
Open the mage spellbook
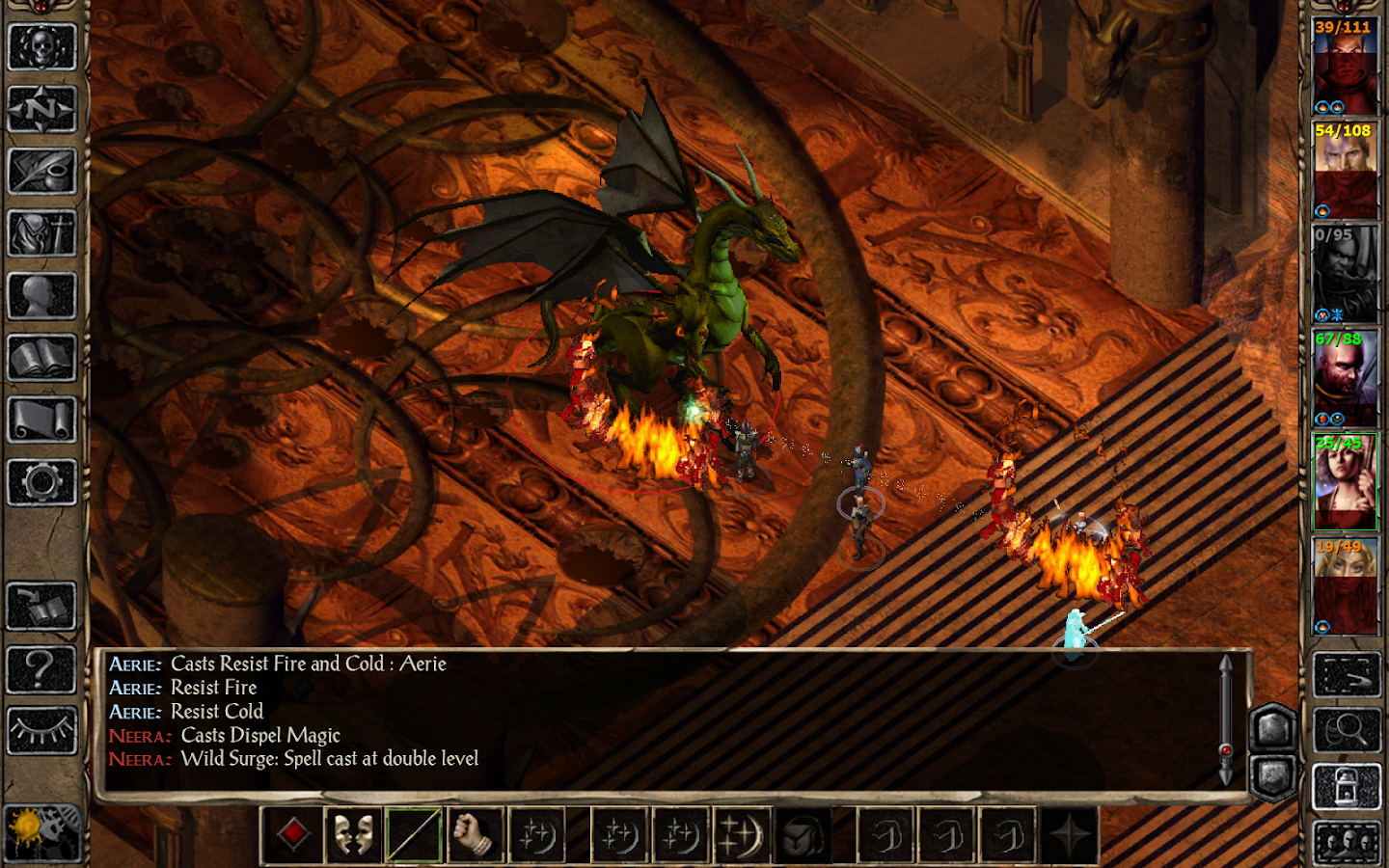(41, 358)
